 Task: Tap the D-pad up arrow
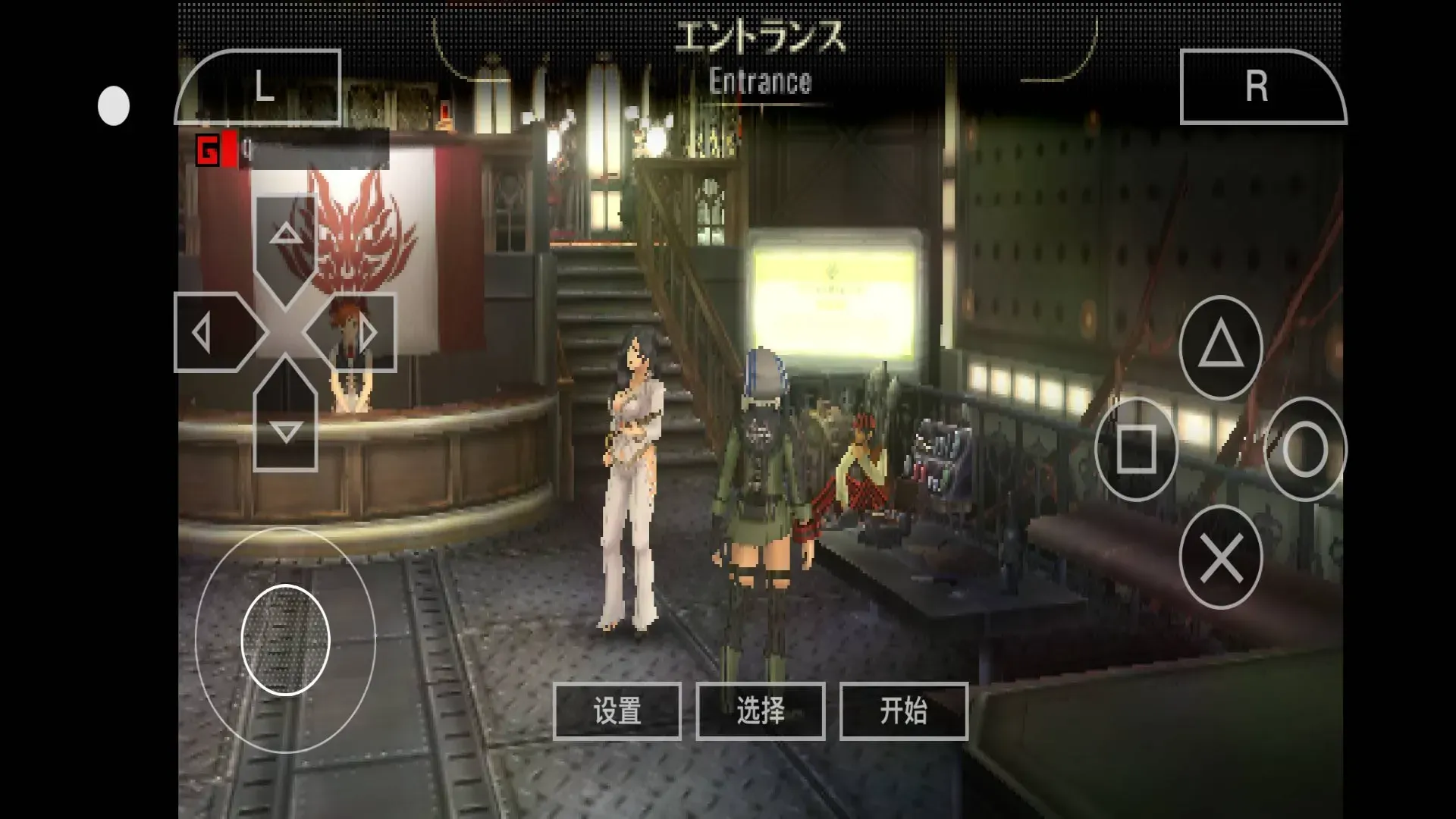coord(285,237)
